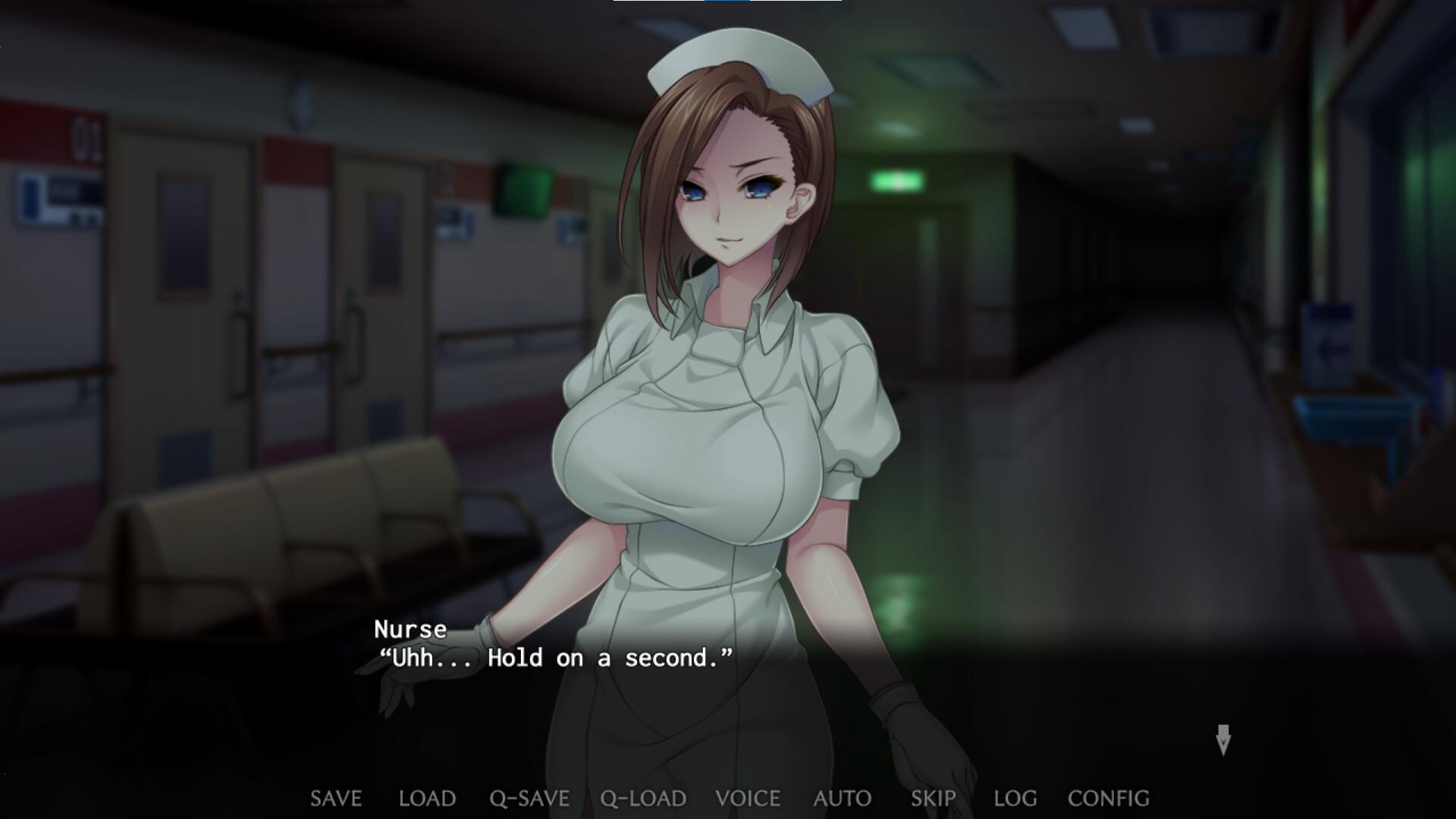
Task: Open the CONFIG settings menu
Action: (x=1108, y=798)
